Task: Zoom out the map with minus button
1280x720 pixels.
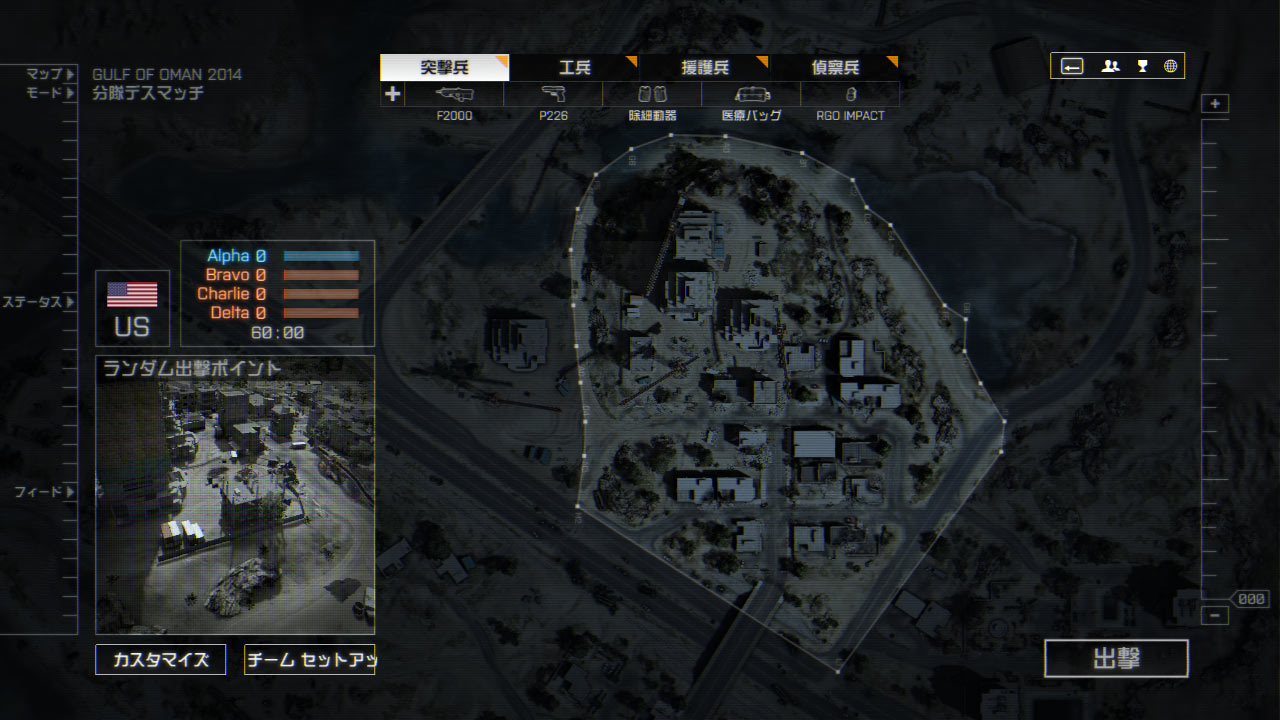Action: (1215, 616)
